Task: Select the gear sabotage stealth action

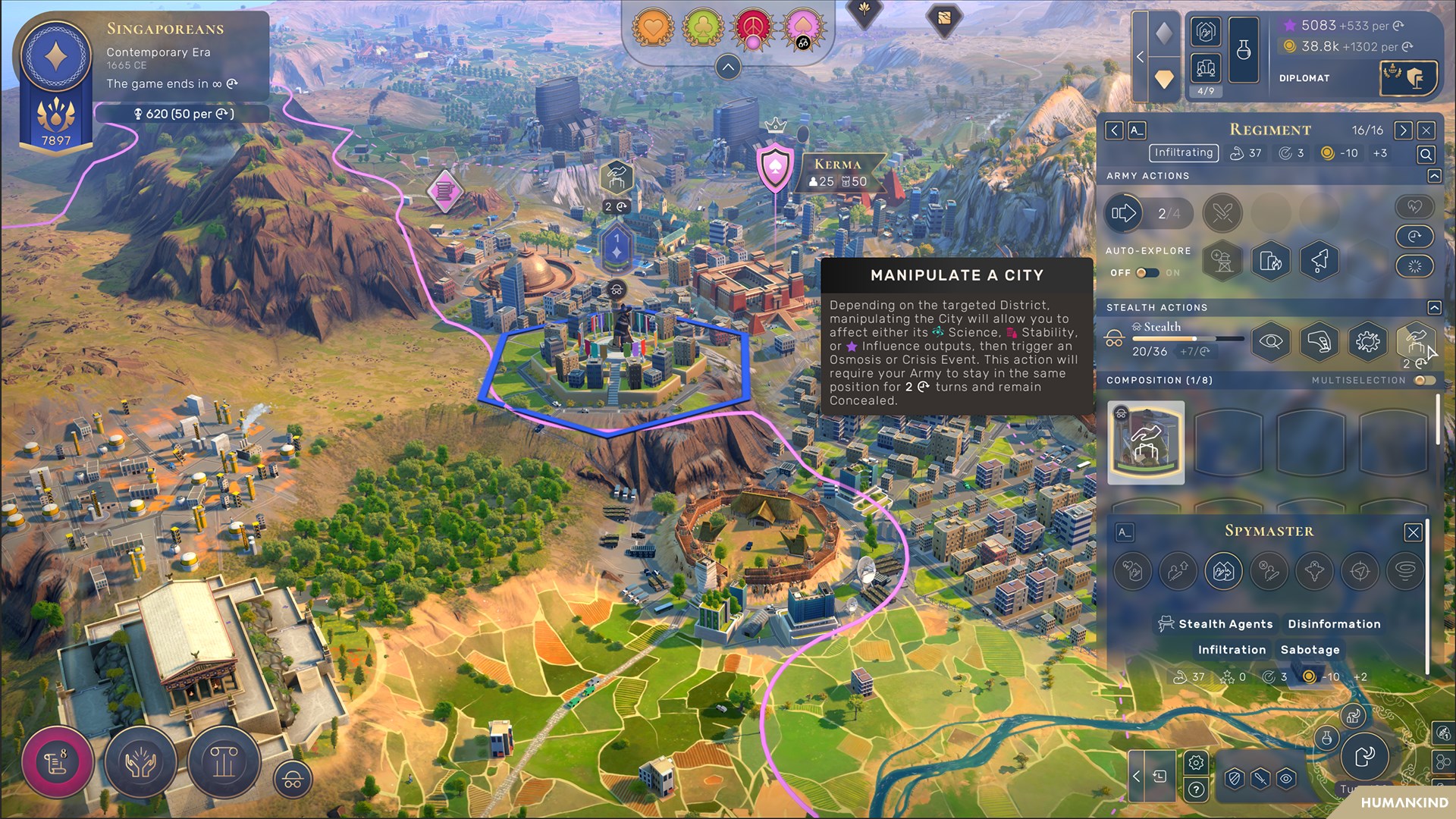Action: click(1367, 342)
